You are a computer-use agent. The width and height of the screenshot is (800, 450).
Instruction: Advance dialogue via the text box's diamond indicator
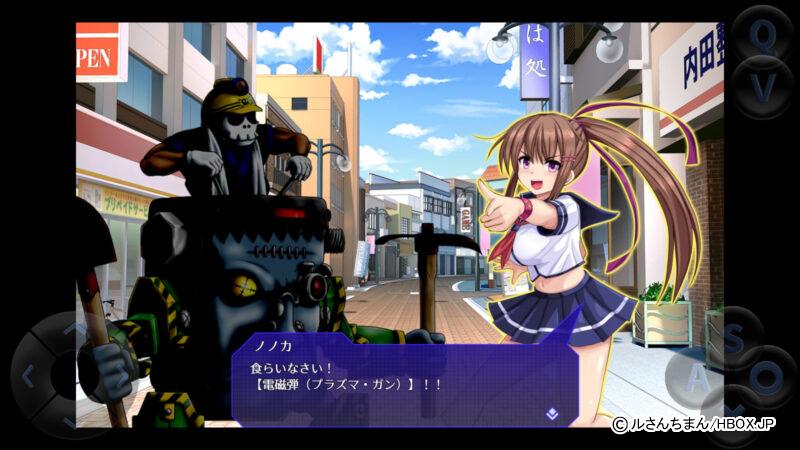pyautogui.click(x=550, y=410)
